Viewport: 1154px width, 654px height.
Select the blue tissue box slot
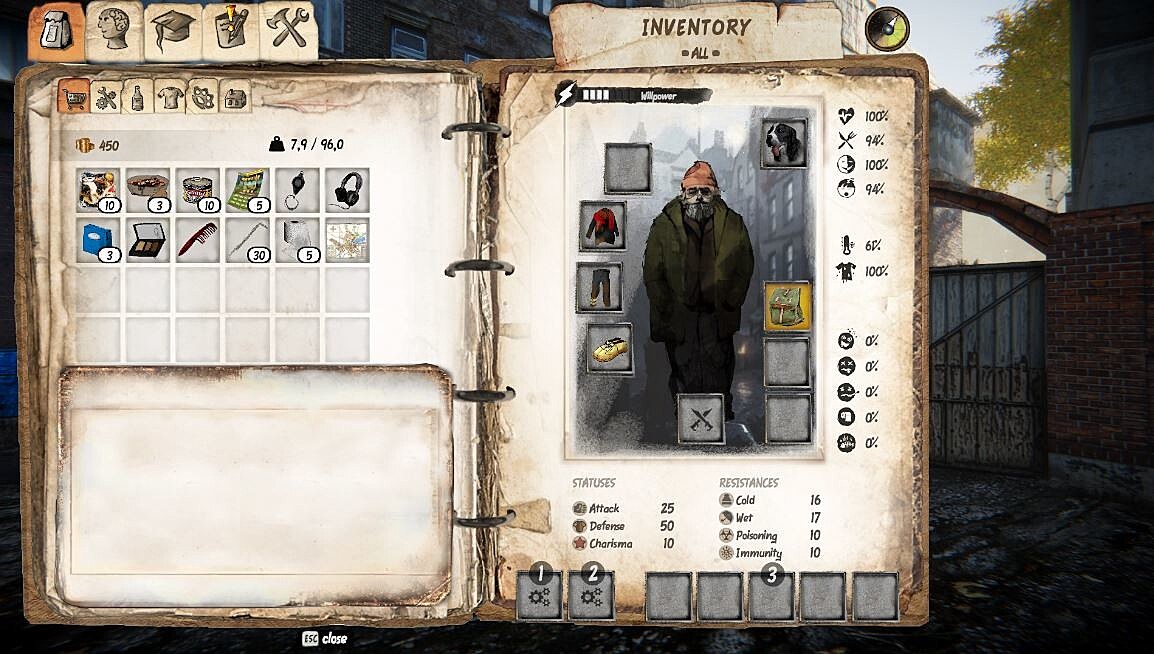point(98,240)
